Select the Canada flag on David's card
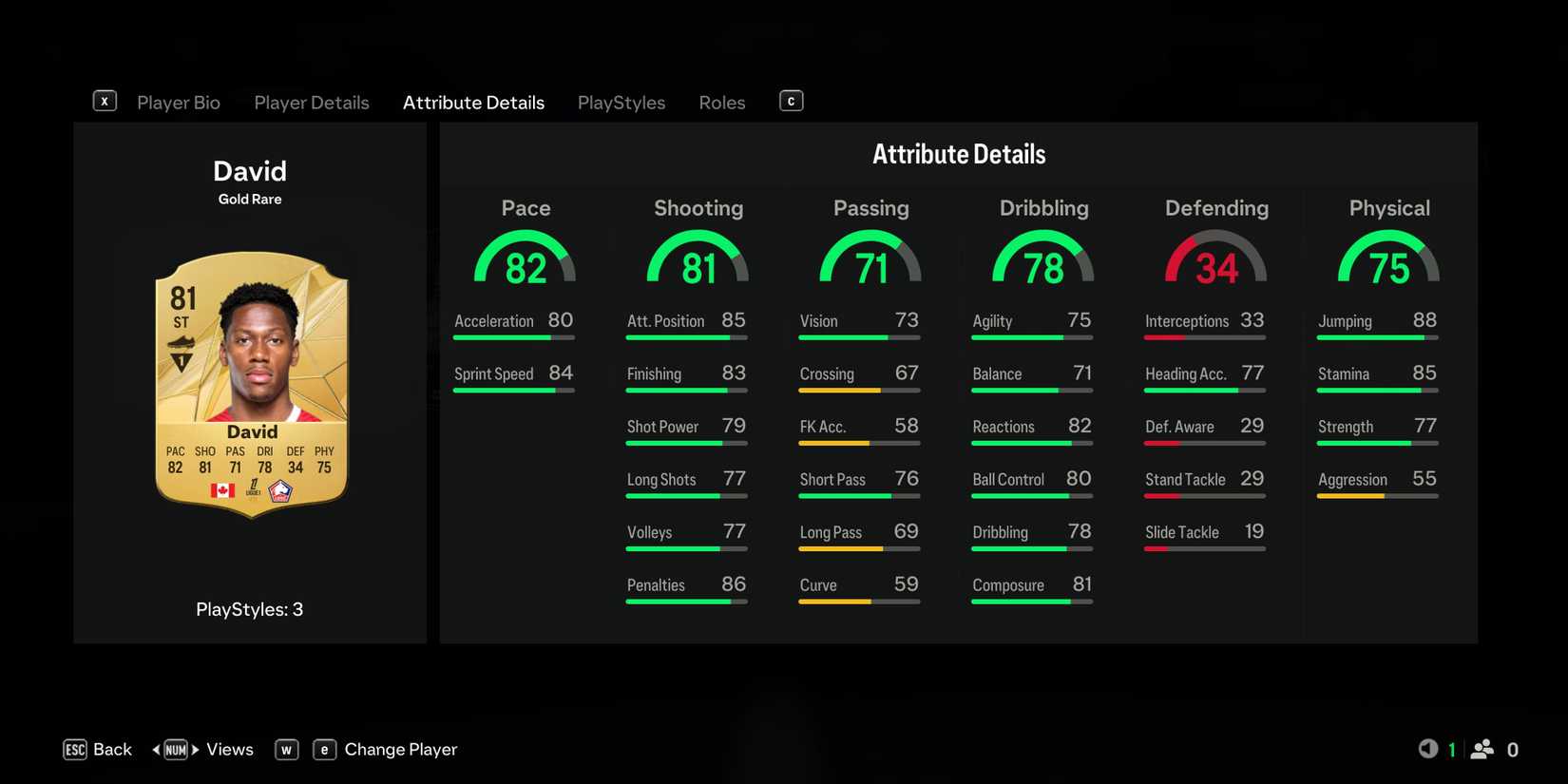Screen dimensions: 1568x784 [x=222, y=491]
